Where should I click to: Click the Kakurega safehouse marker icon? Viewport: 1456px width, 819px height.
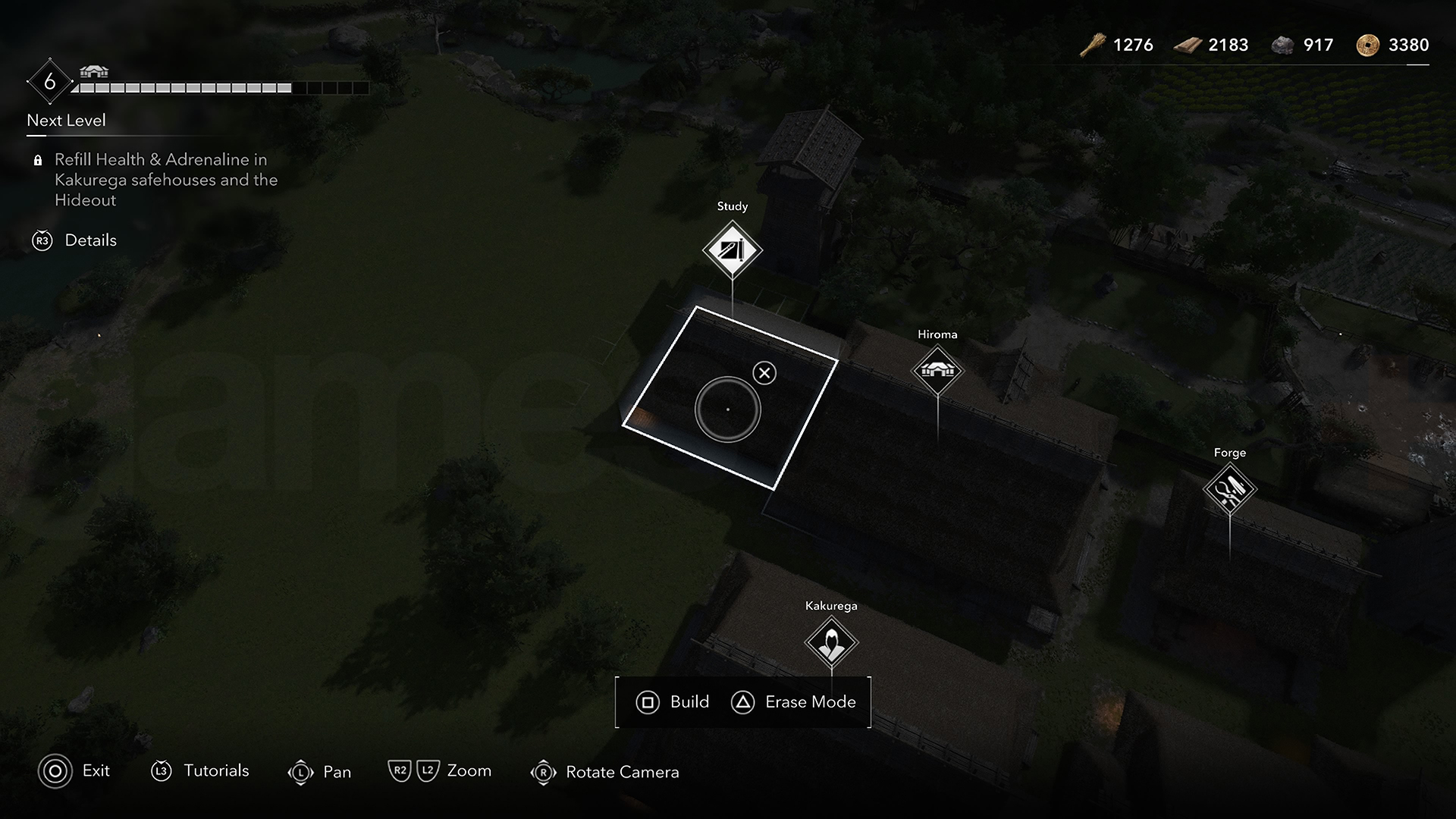click(x=830, y=642)
